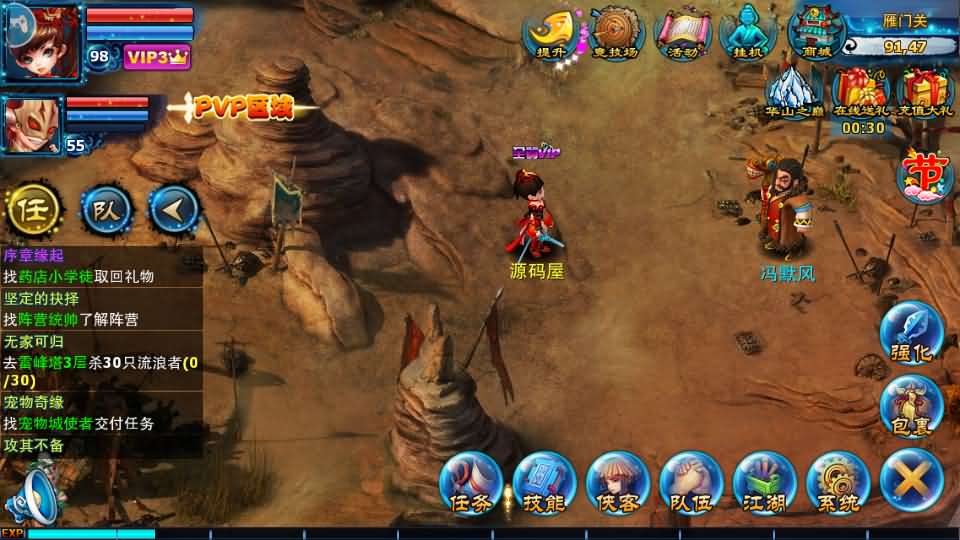Open the 侠客 heroes menu
Viewport: 960px width, 540px height.
617,483
